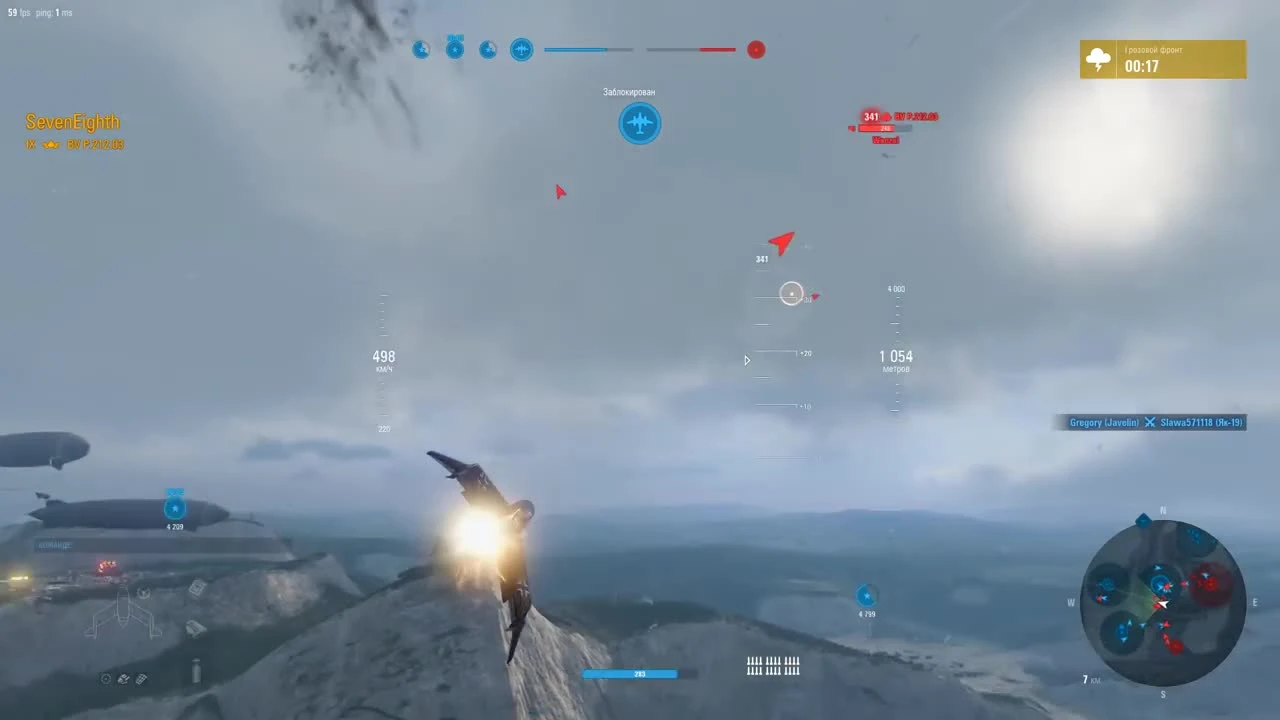Toggle the capture marker showing 4 799 points

point(865,597)
